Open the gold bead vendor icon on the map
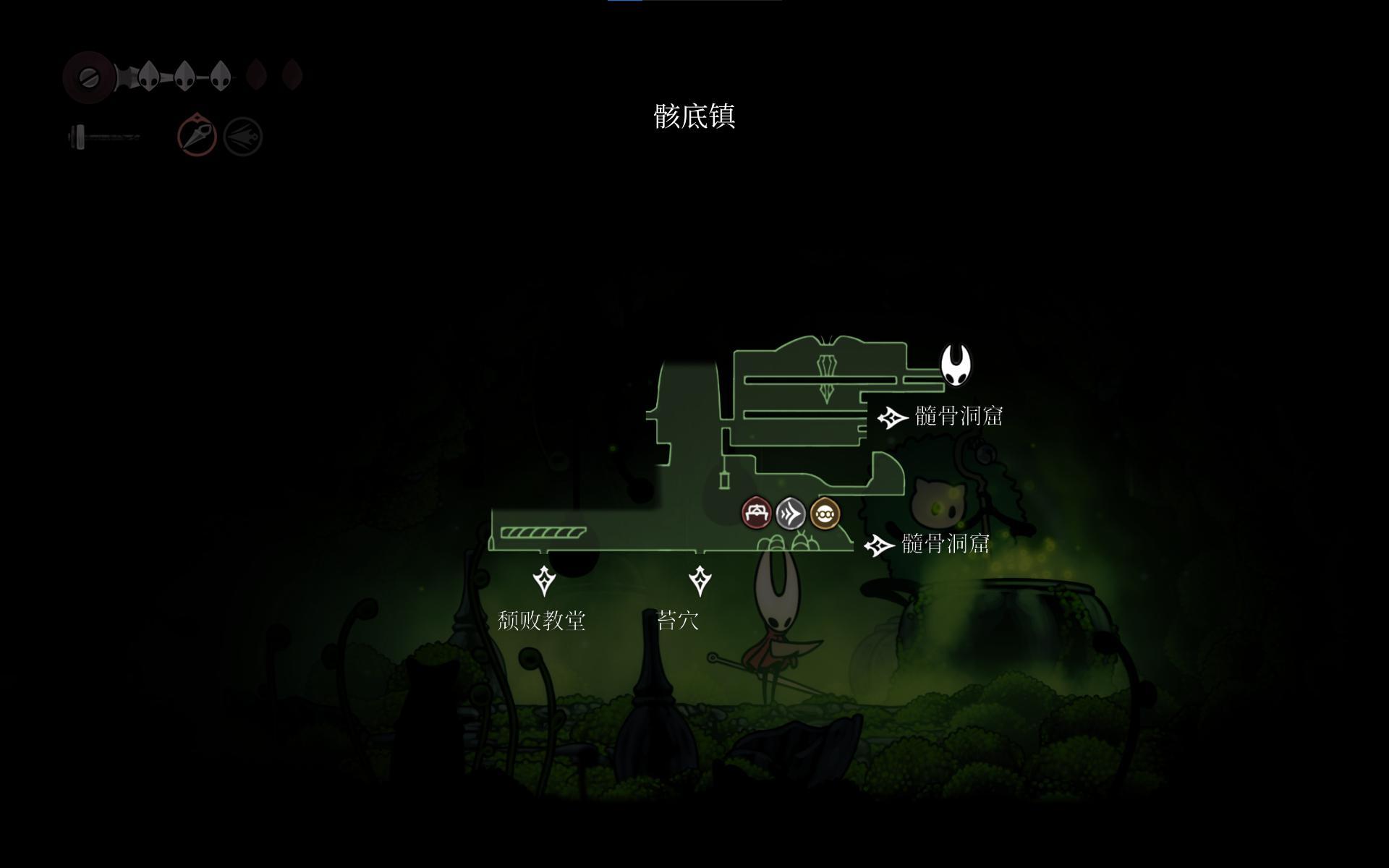Viewport: 1389px width, 868px height. (x=825, y=514)
